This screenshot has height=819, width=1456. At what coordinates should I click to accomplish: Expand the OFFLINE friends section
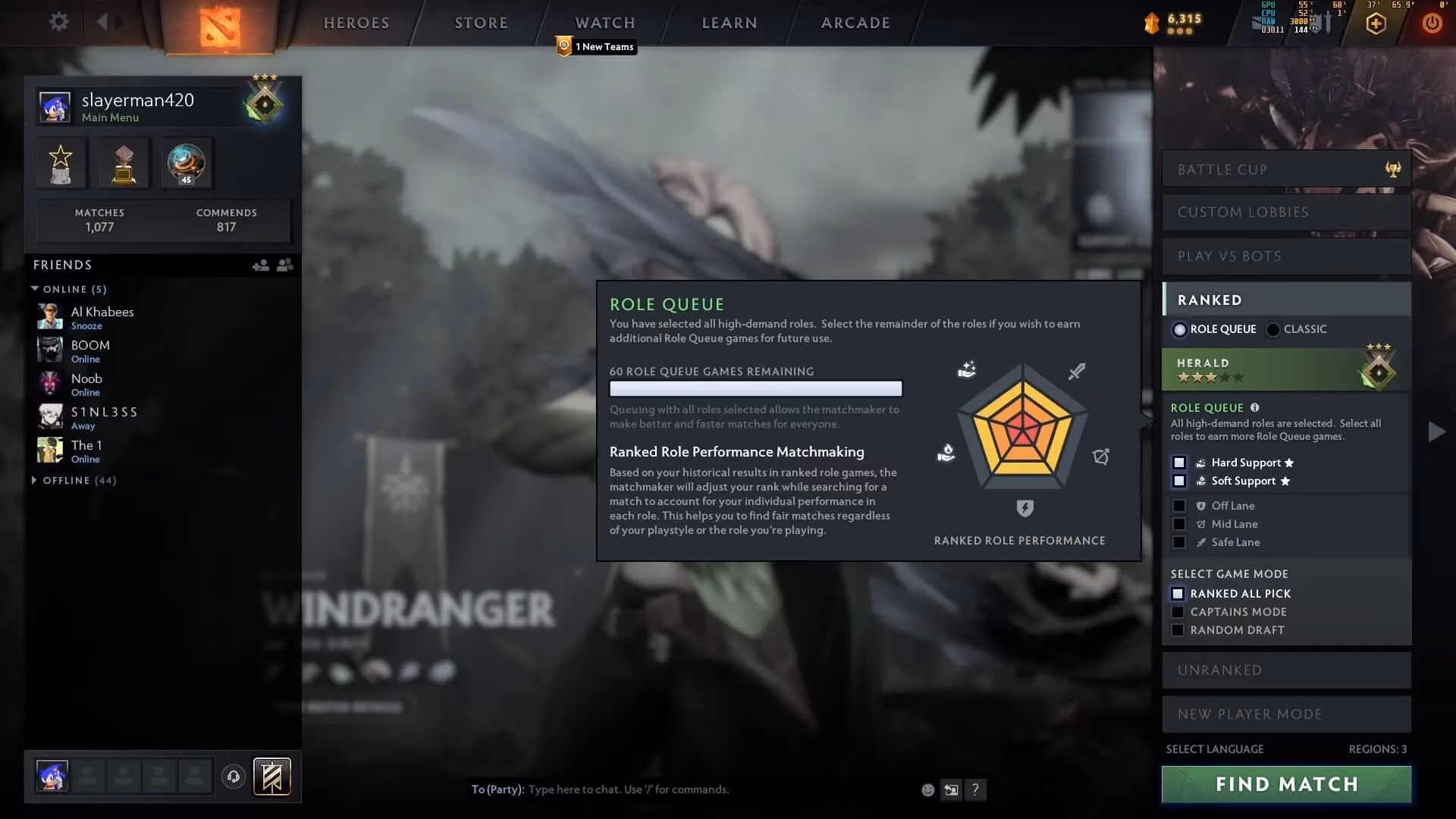tap(35, 480)
